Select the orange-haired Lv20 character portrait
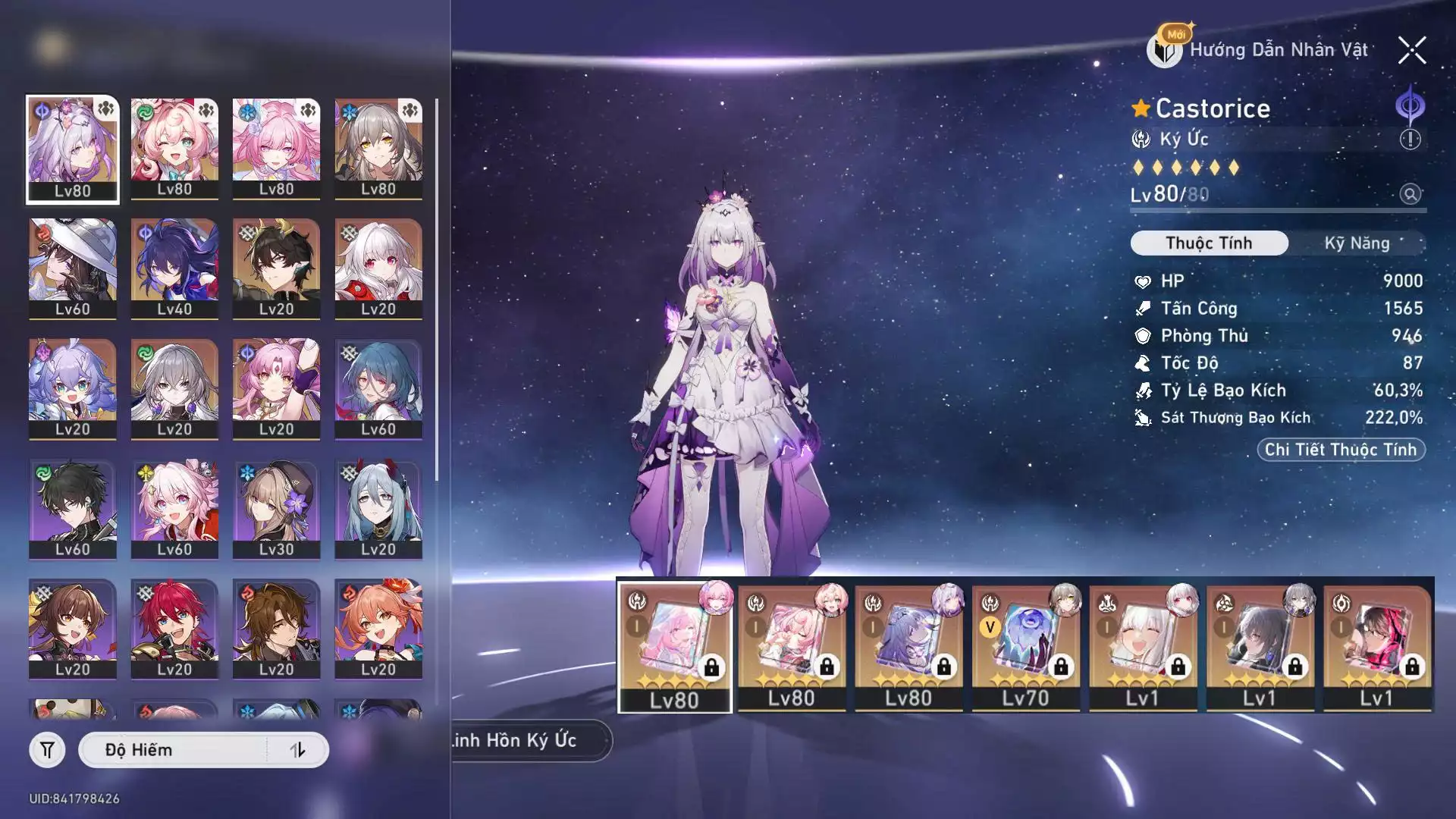1456x819 pixels. click(x=378, y=629)
